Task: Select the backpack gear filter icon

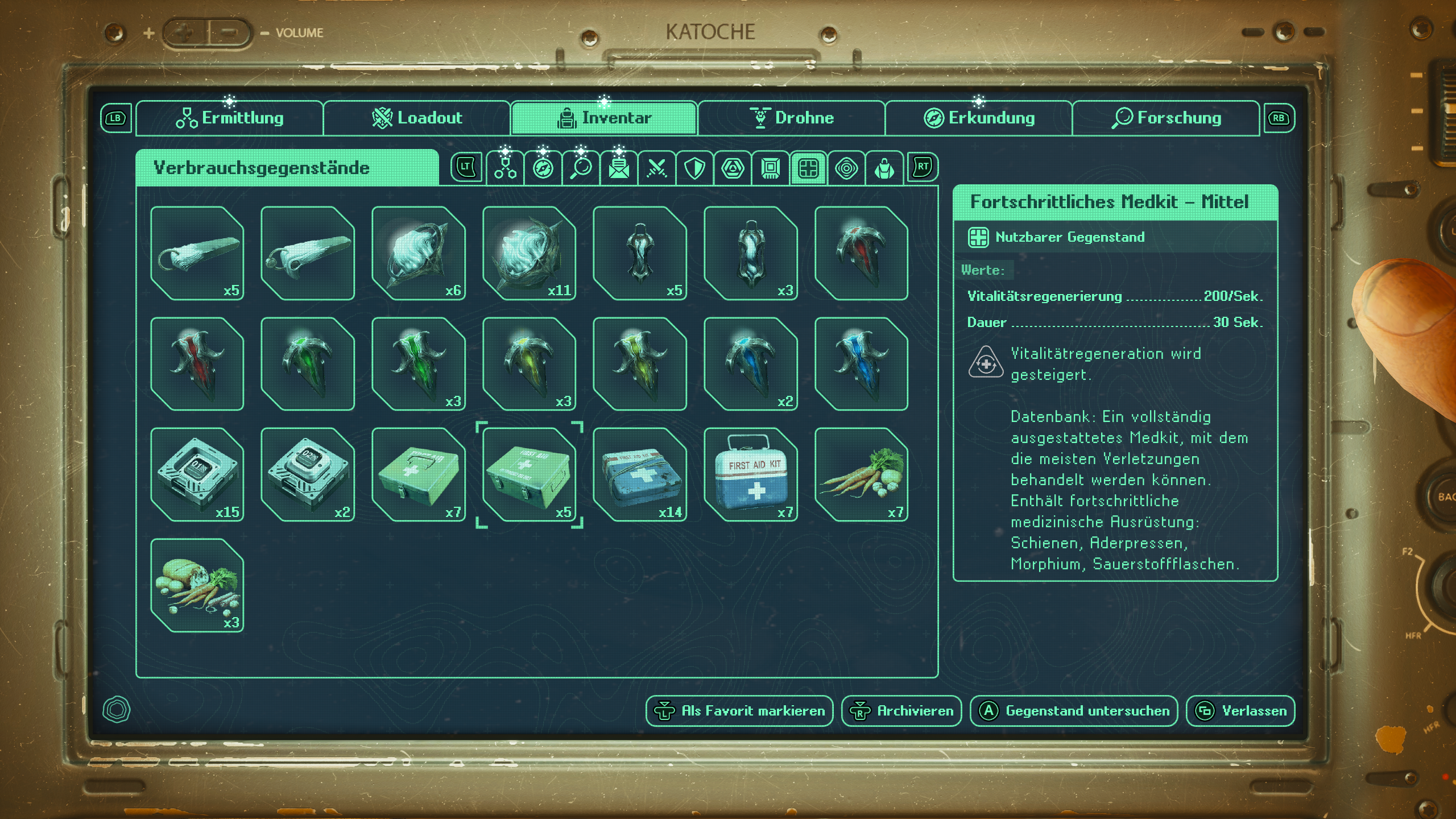Action: [885, 167]
